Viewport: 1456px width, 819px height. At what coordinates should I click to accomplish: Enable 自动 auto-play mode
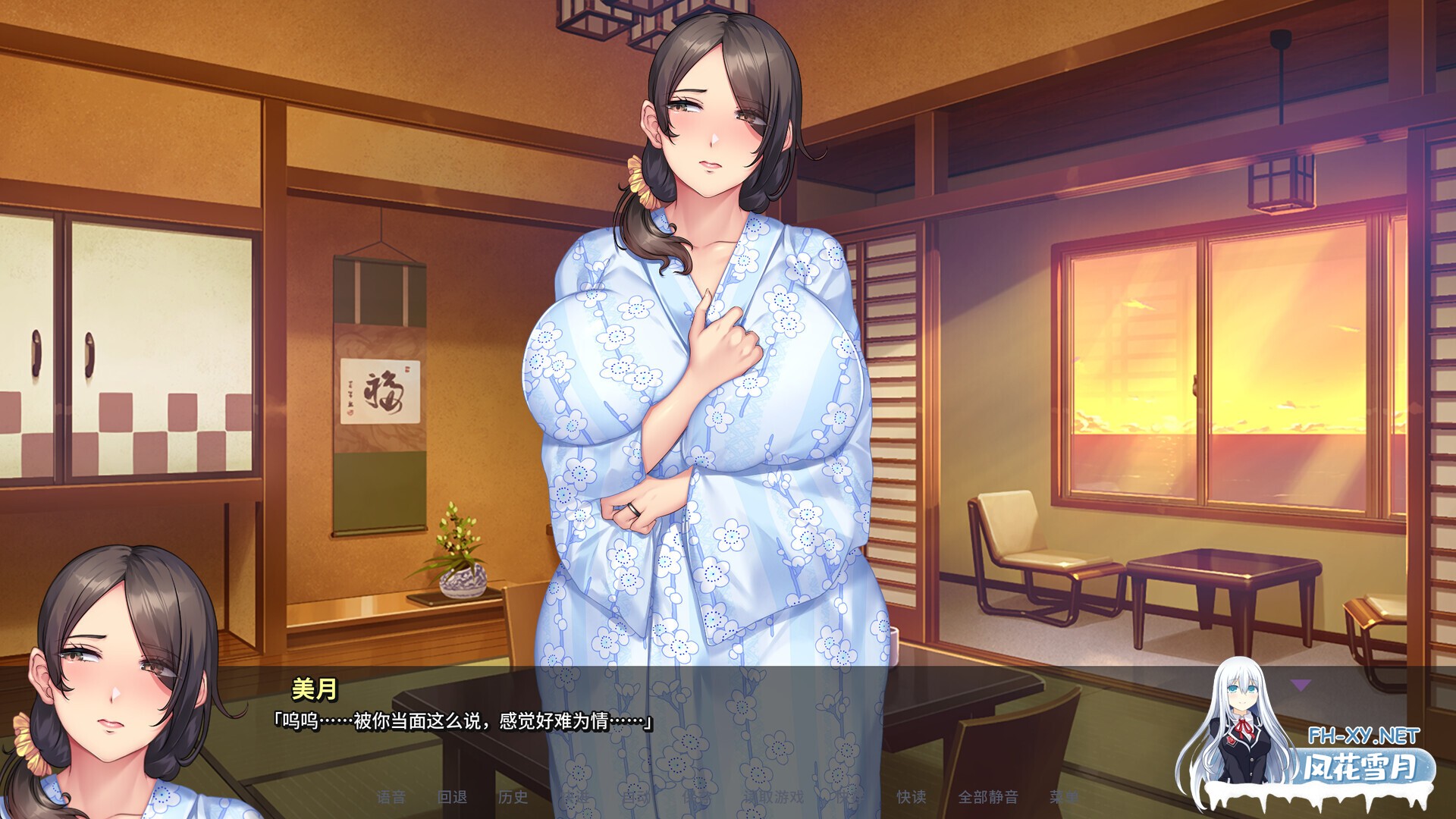635,796
